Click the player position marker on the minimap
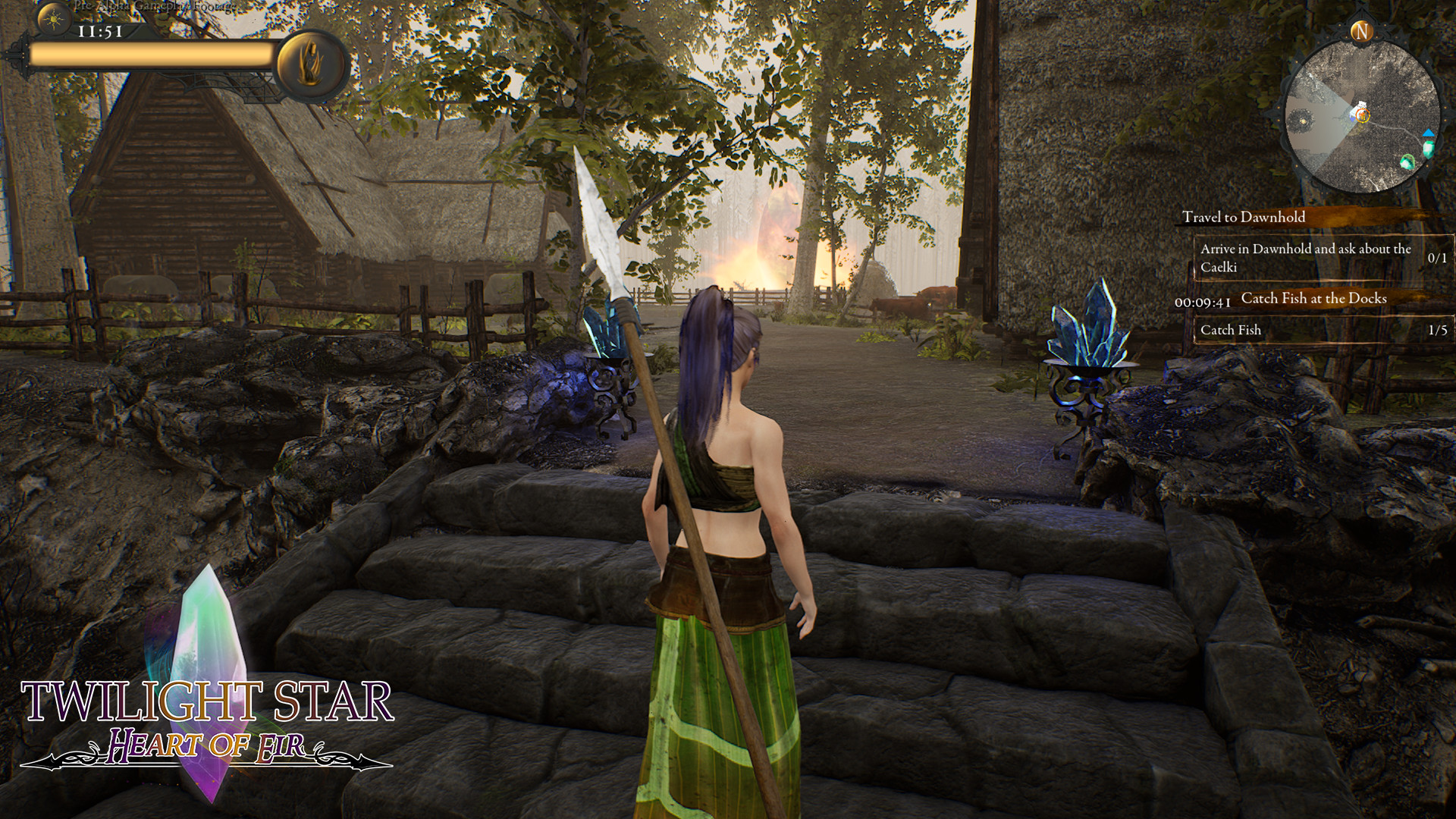The width and height of the screenshot is (1456, 819). 1363,115
